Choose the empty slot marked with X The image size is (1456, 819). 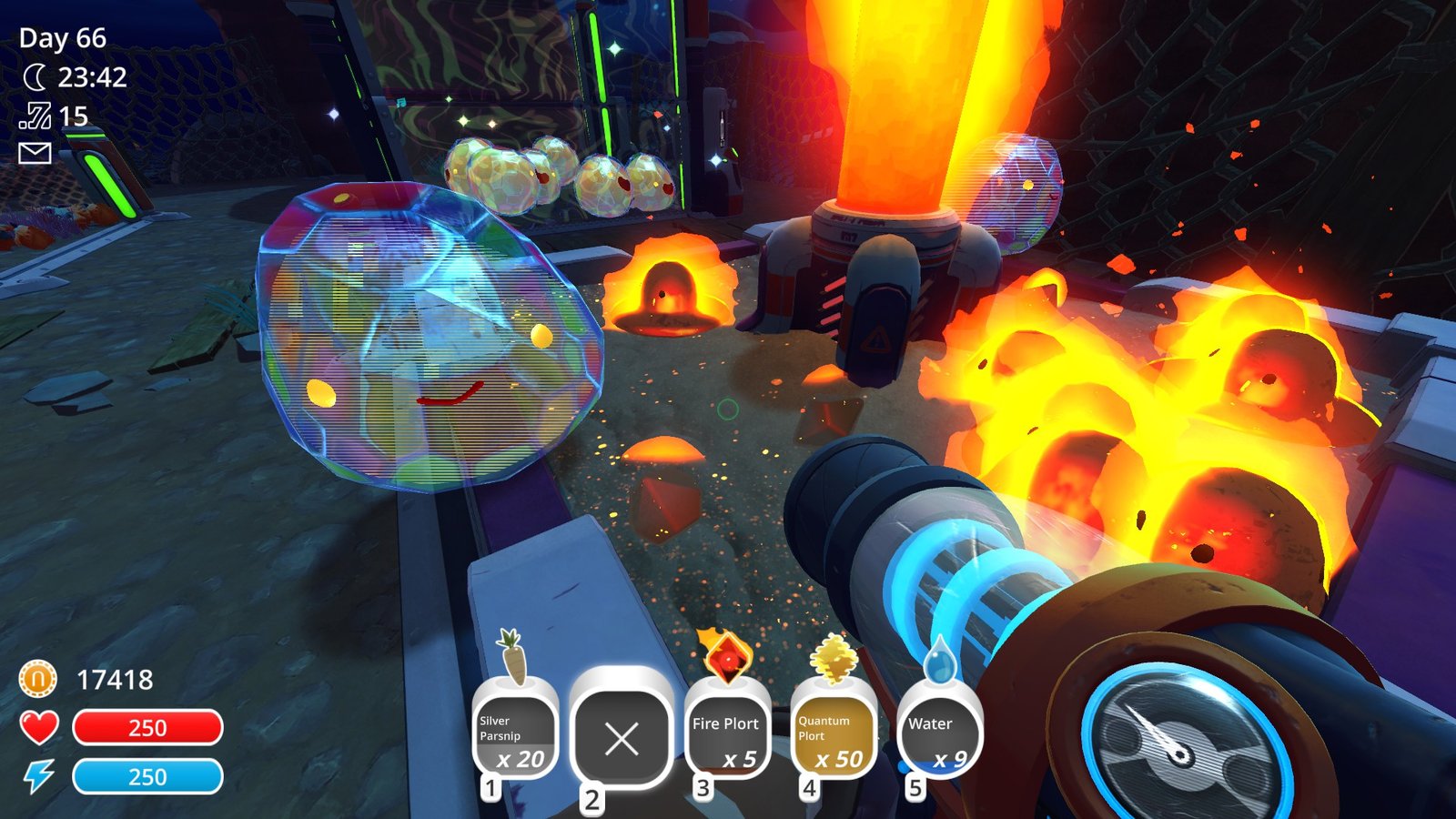click(x=622, y=737)
